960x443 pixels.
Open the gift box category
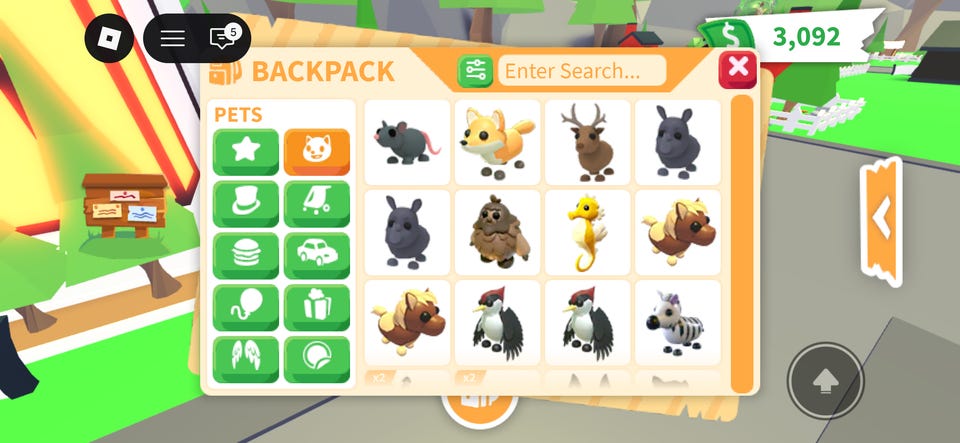pyautogui.click(x=317, y=308)
